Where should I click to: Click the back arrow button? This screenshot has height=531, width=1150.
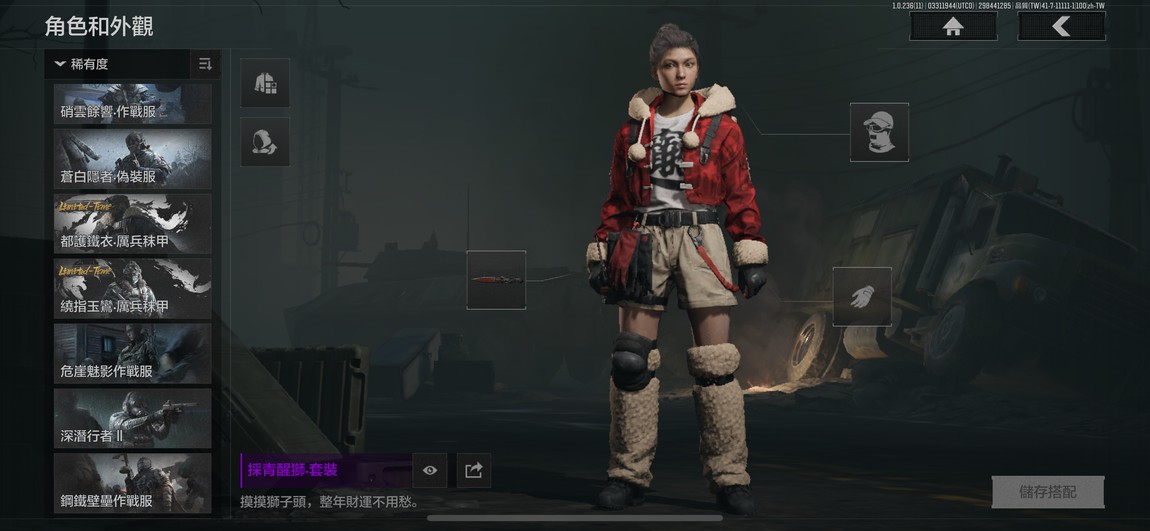(1061, 27)
